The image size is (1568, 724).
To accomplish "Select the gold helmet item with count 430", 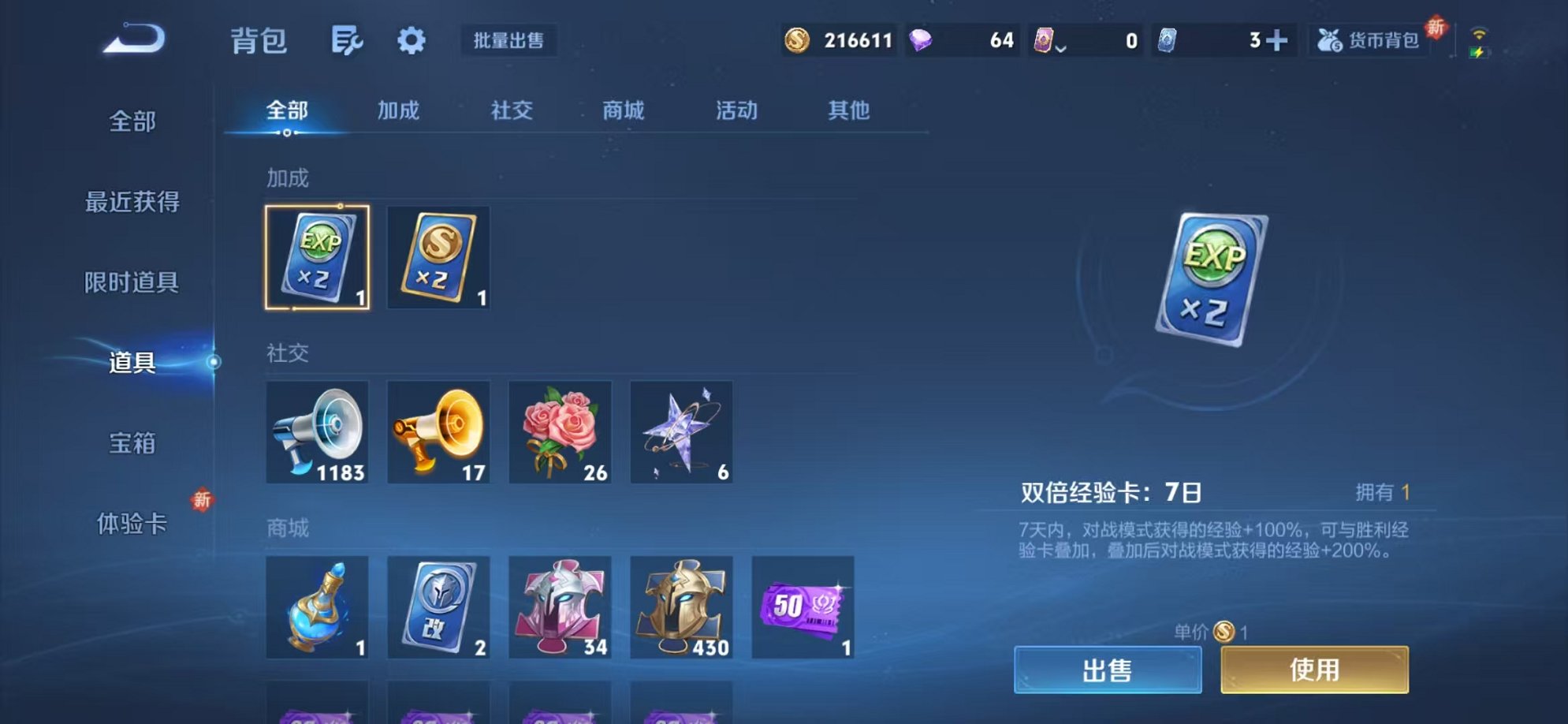I will [680, 608].
